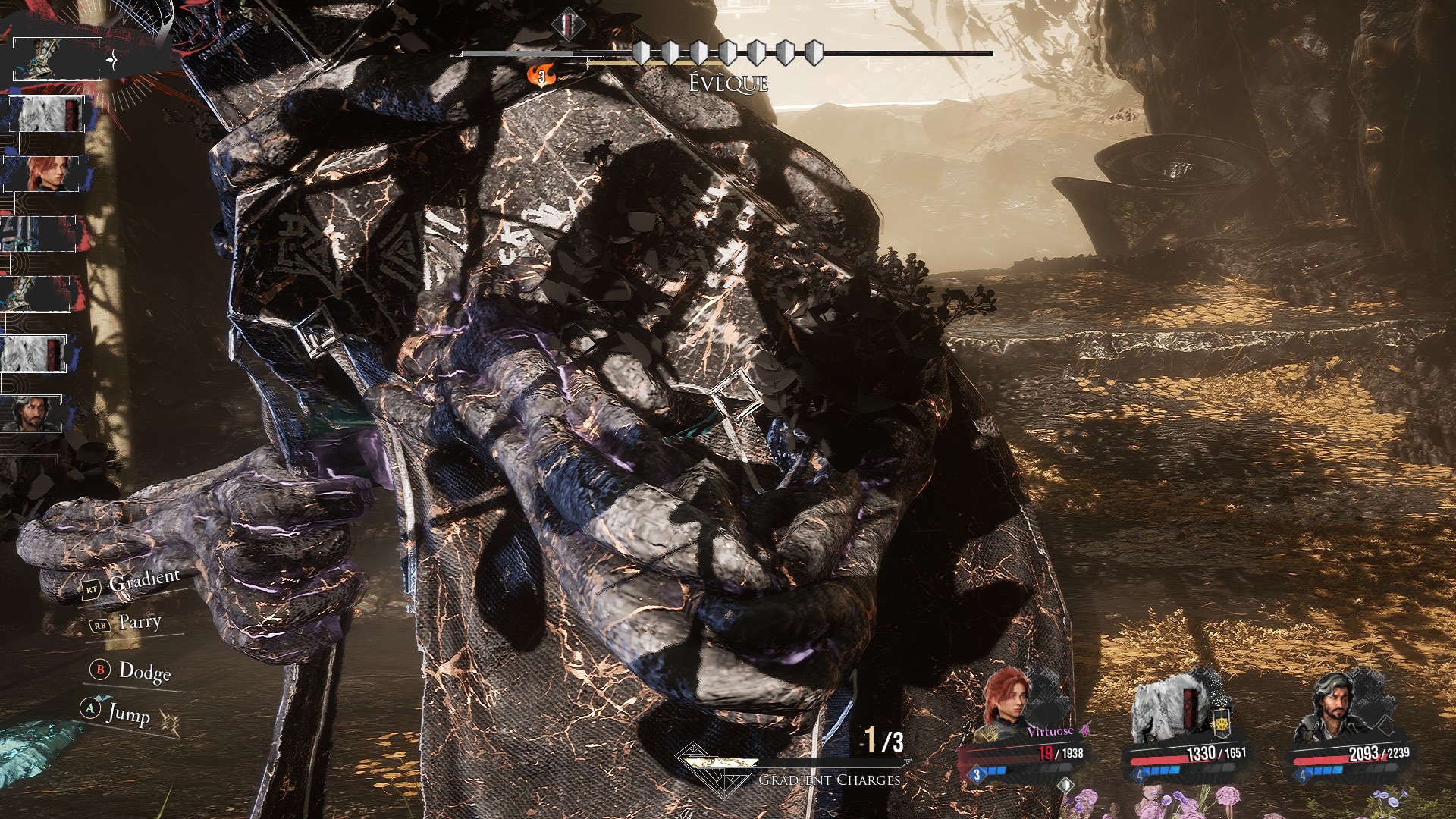Click the highlighted current-turn entry in turn order
The height and width of the screenshot is (819, 1456).
point(58,58)
